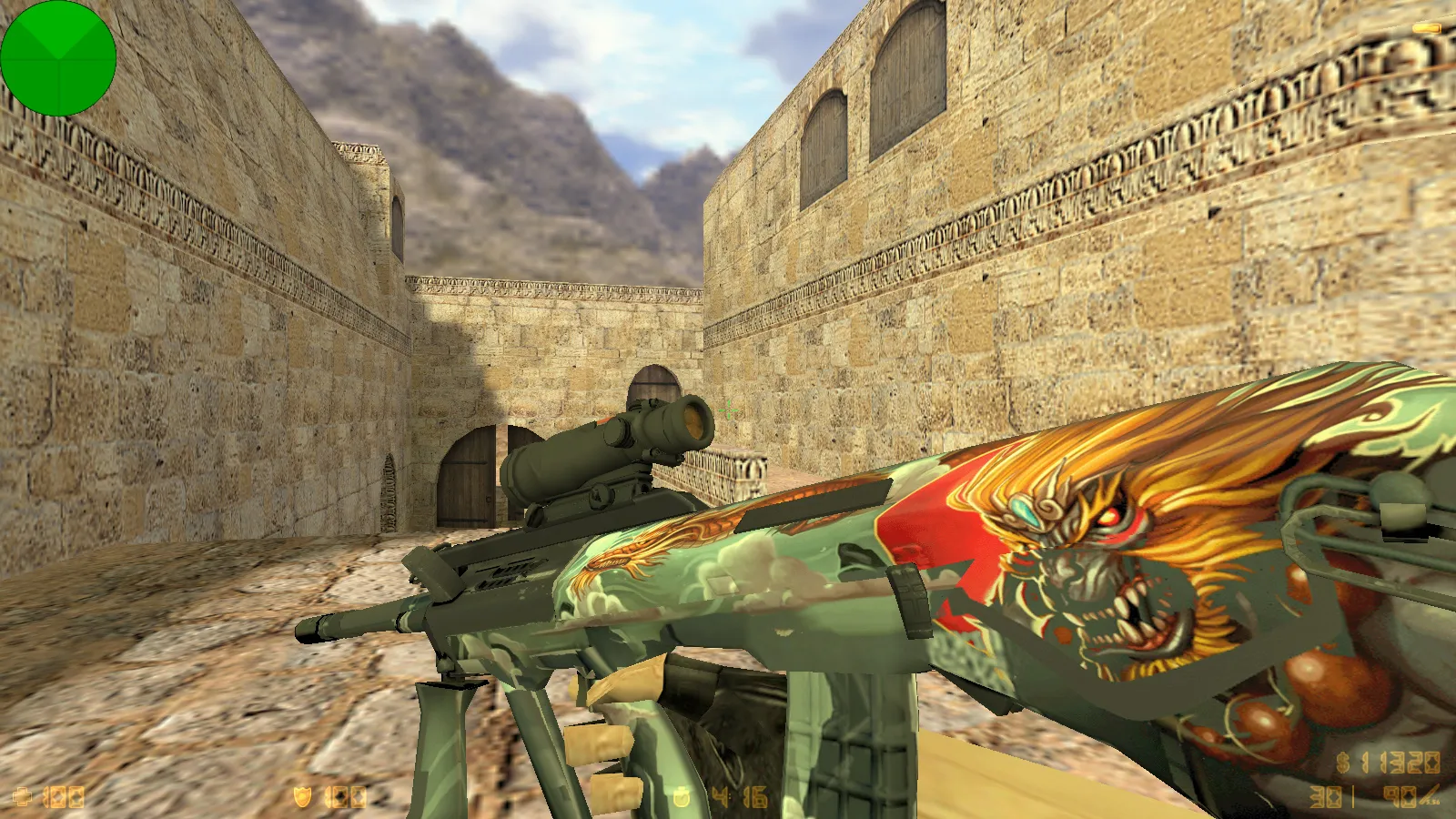
Task: Click the green circular radar
Action: 58,58
